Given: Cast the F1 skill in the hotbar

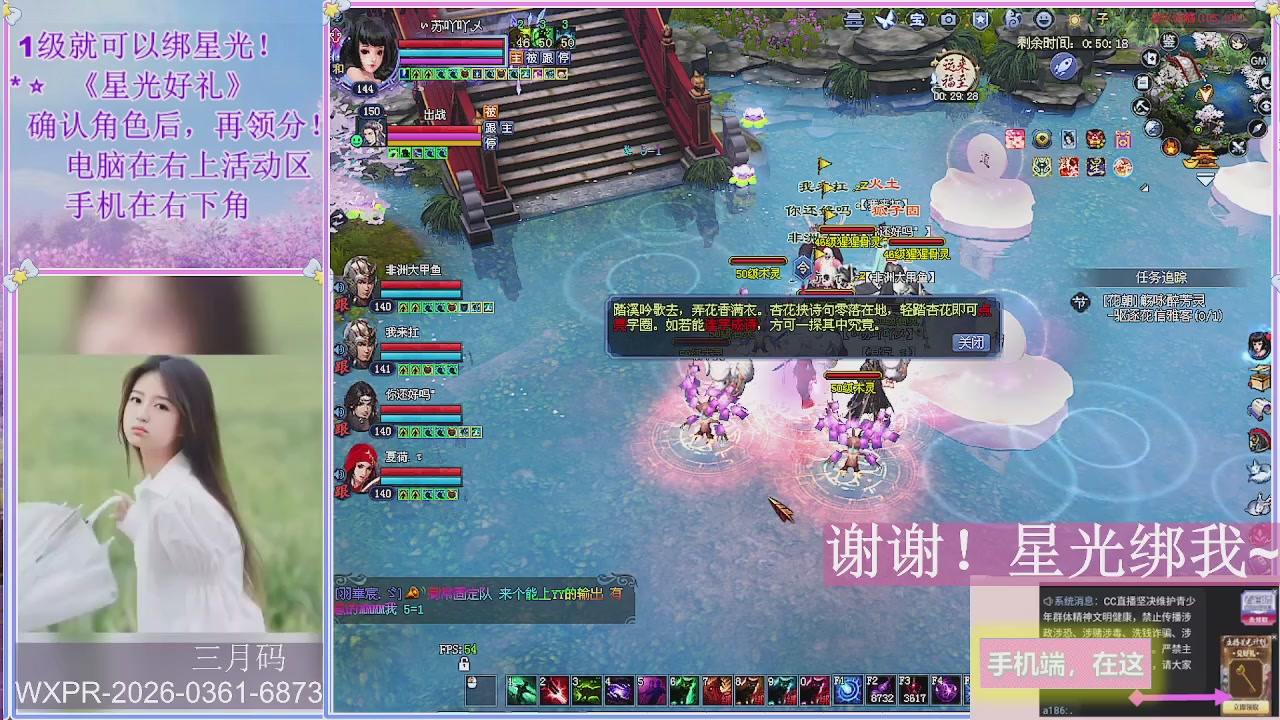Looking at the screenshot, I should 850,690.
